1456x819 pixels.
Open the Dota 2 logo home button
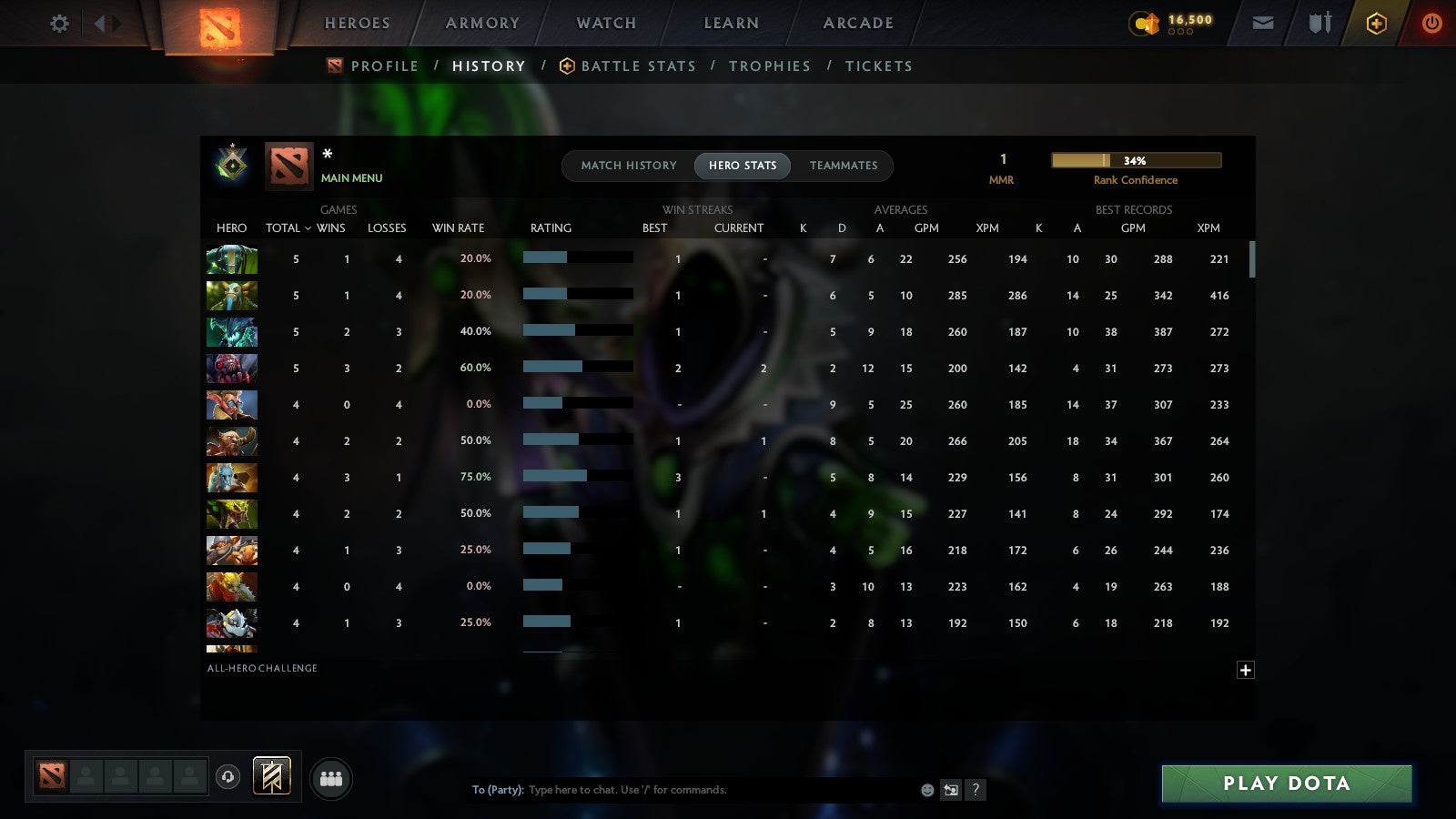218,24
